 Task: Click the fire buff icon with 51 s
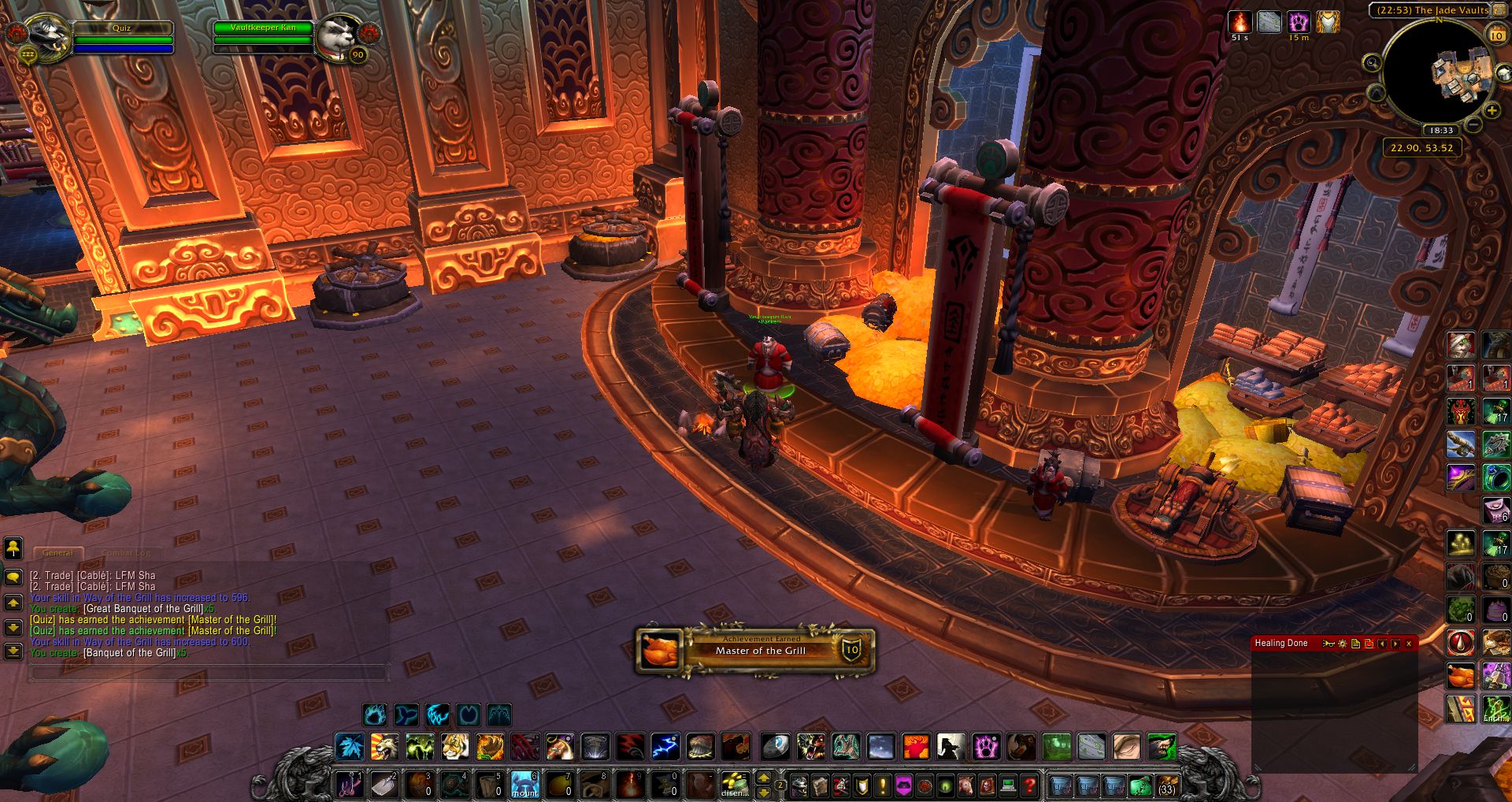coord(1240,22)
